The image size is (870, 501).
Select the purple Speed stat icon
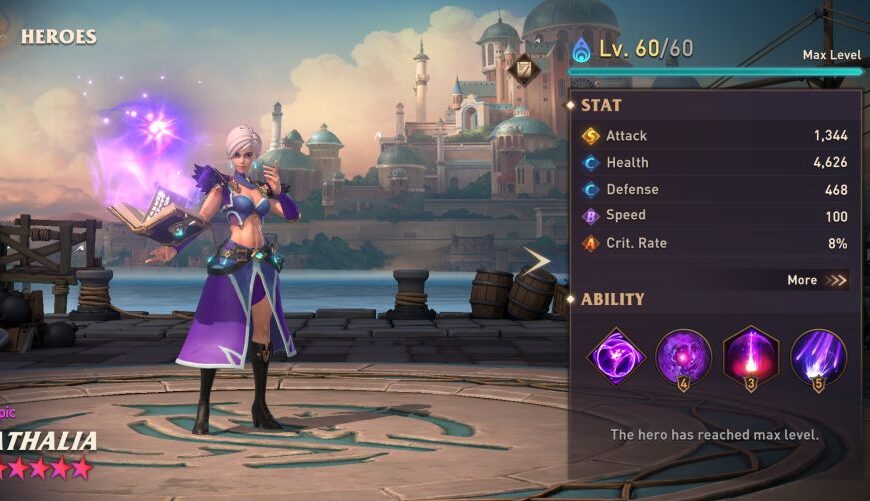pyautogui.click(x=591, y=216)
